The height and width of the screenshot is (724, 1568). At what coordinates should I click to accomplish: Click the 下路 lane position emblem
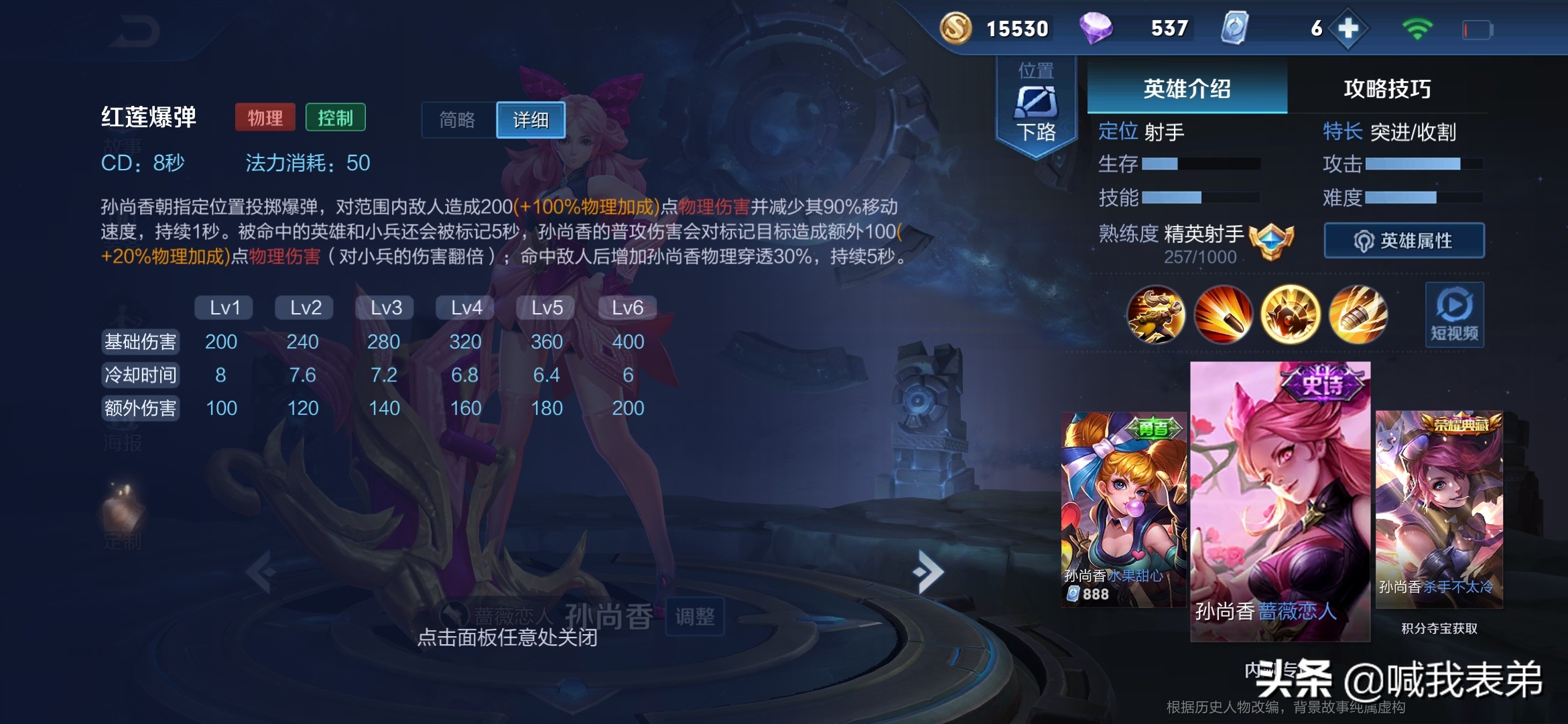pos(1035,101)
